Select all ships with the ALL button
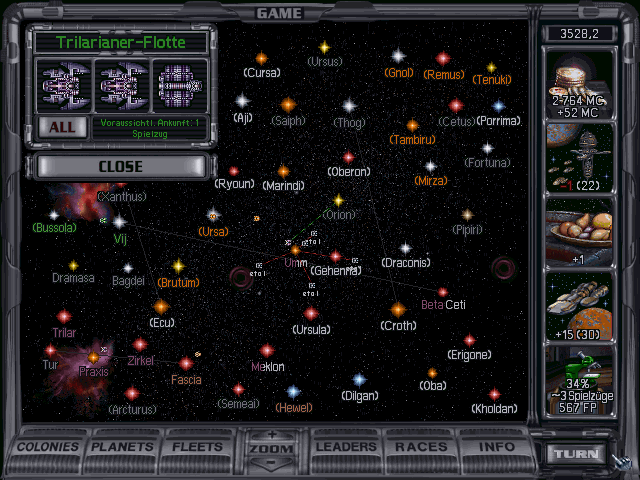Image resolution: width=640 pixels, height=480 pixels. tap(61, 127)
